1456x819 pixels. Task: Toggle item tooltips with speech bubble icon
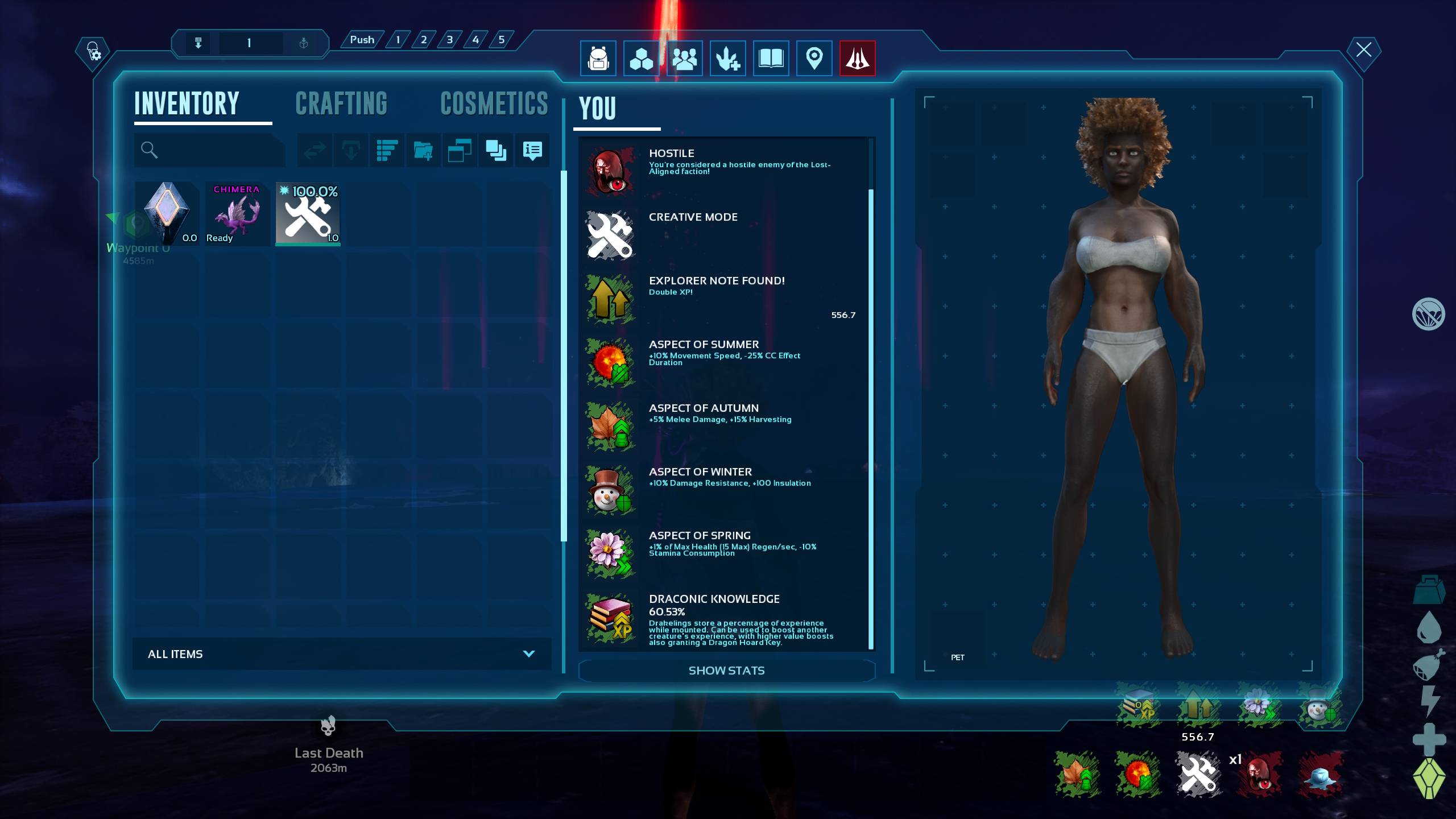pyautogui.click(x=532, y=151)
